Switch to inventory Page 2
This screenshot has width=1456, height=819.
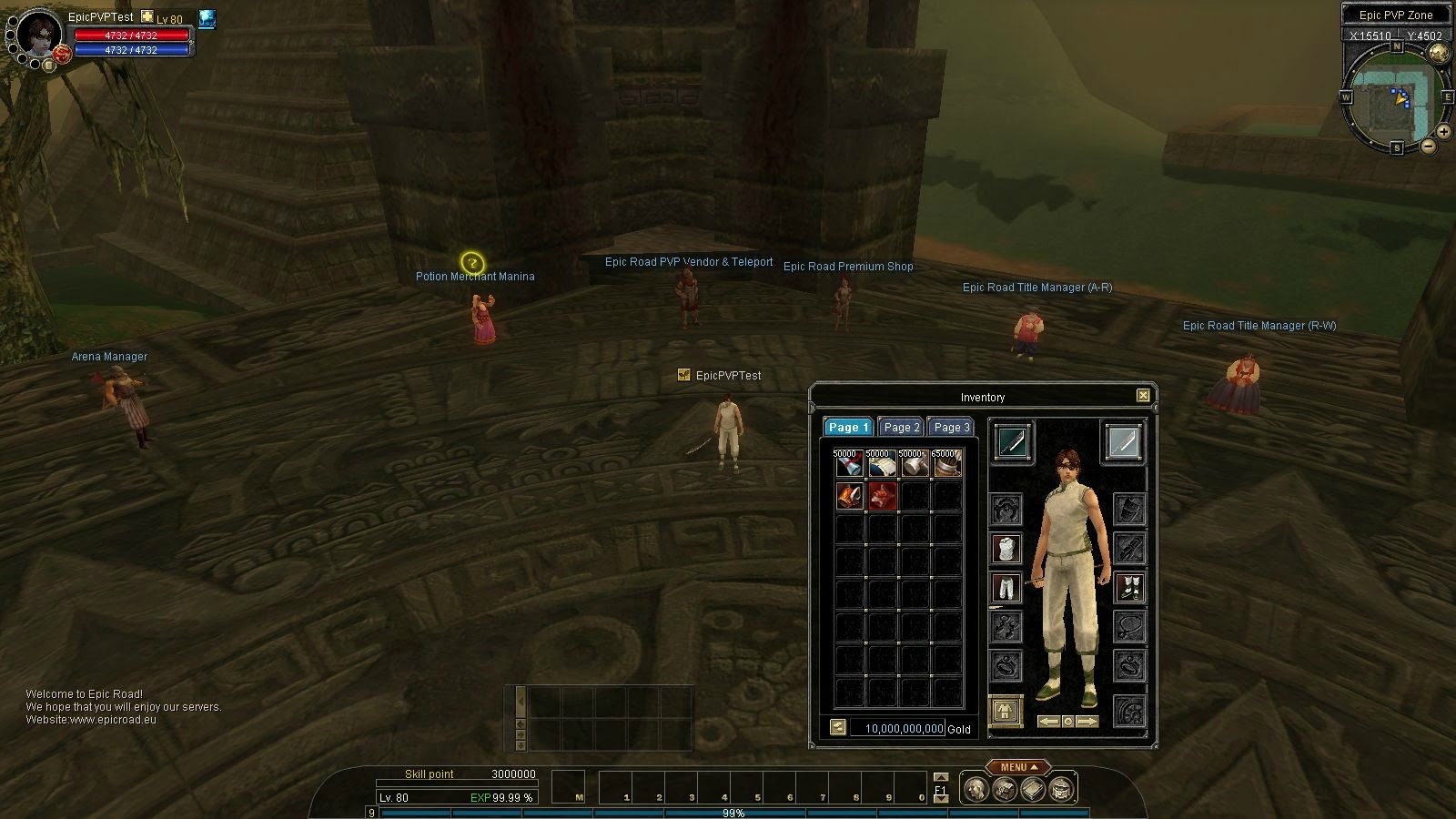tap(901, 427)
